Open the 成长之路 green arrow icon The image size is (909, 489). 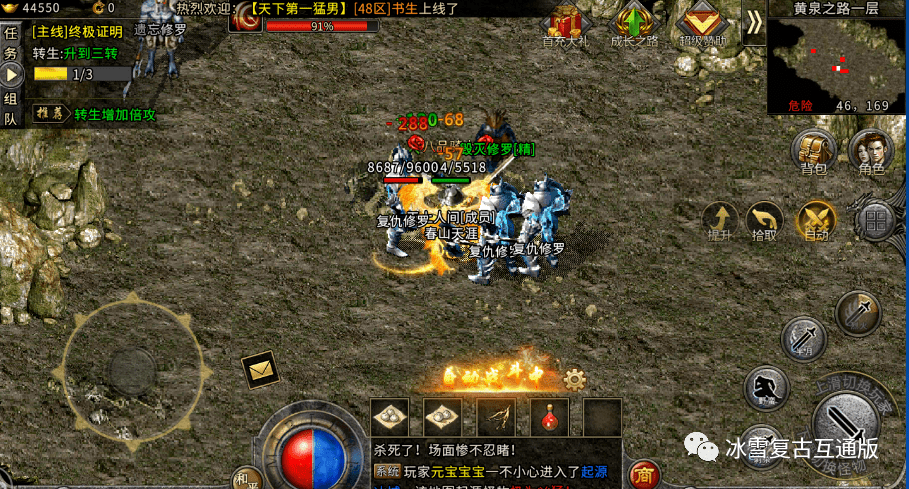(634, 24)
